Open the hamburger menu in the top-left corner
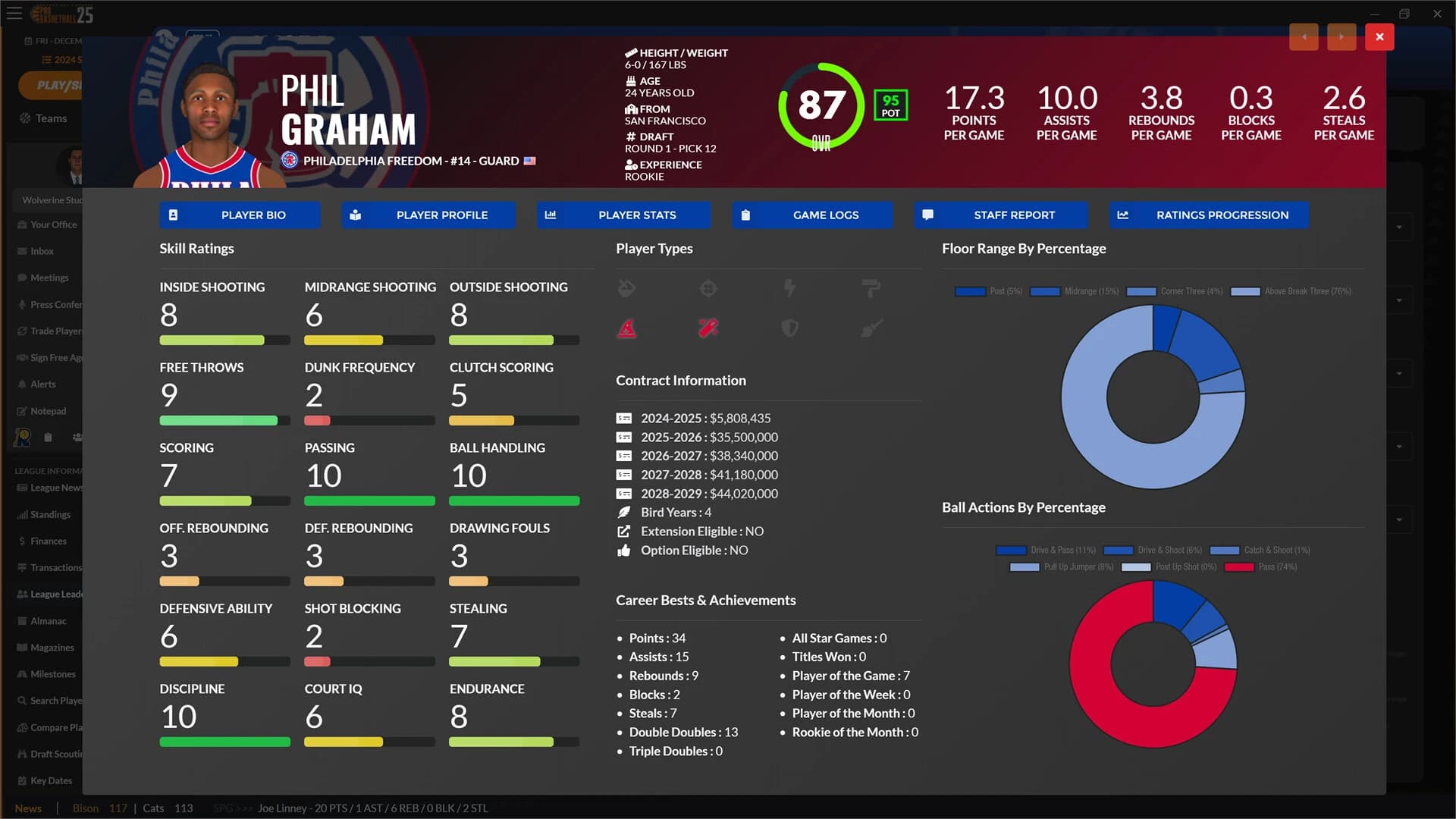The image size is (1456, 819). point(14,14)
